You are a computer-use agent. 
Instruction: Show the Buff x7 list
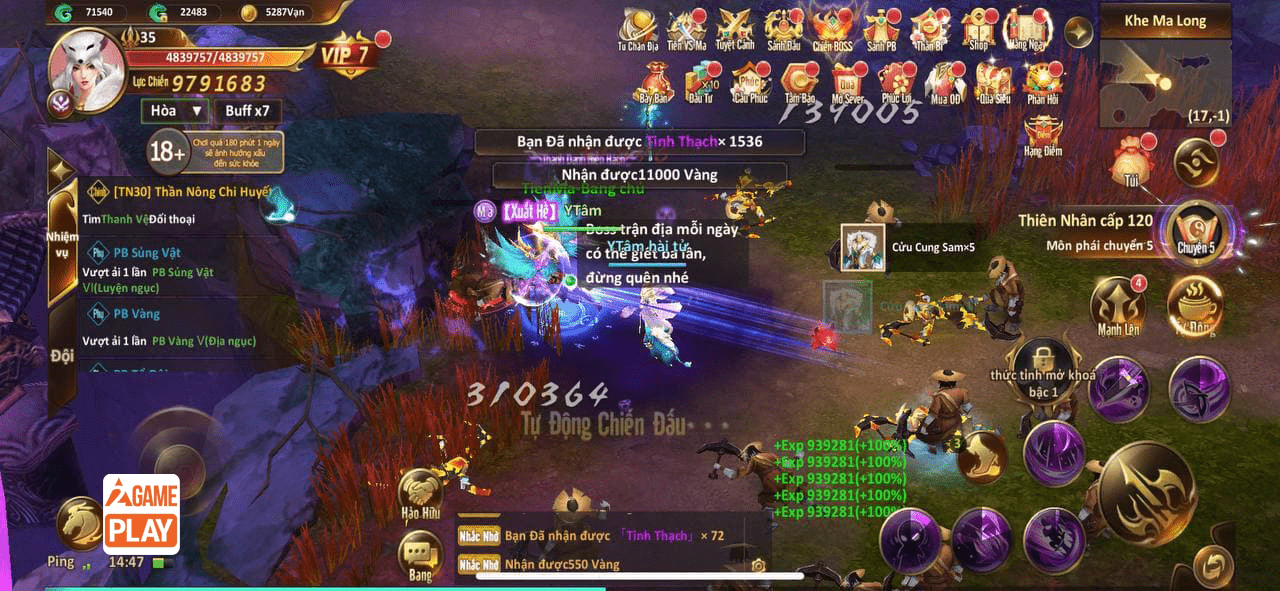pos(247,111)
